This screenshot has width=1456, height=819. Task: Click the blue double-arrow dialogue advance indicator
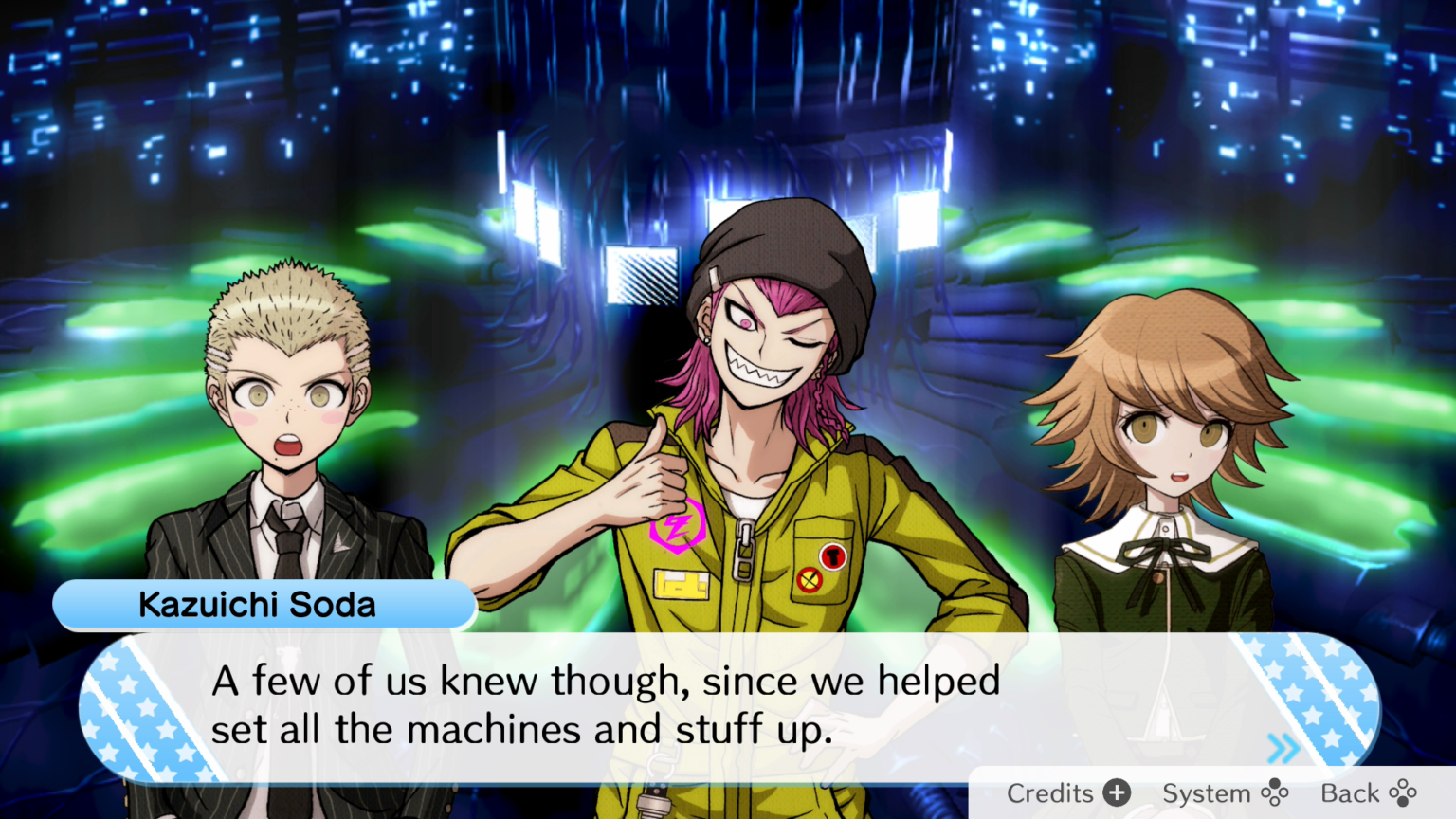pyautogui.click(x=1284, y=749)
